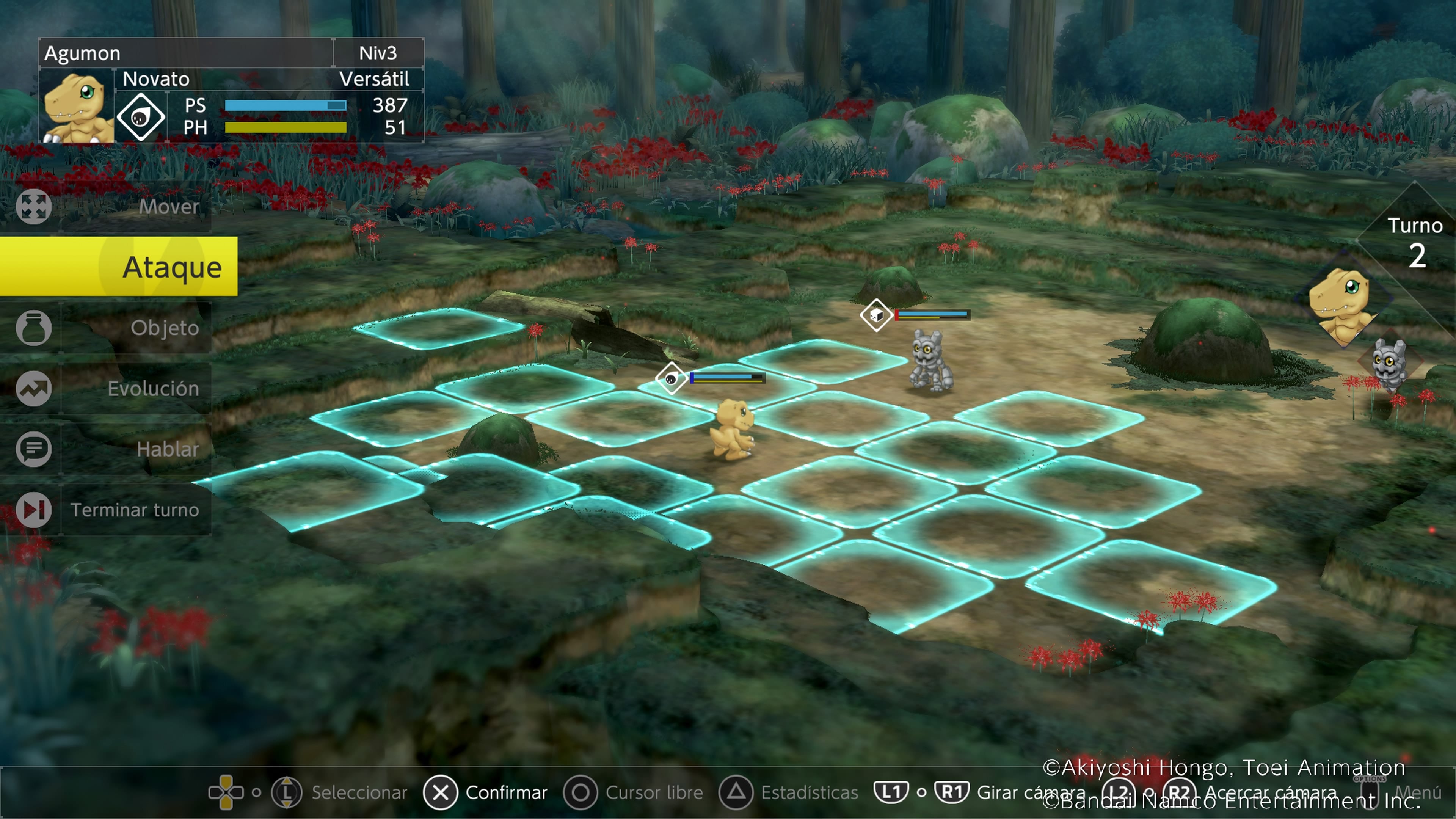This screenshot has height=819, width=1456.
Task: Click the enemy Gotsumon faction marker above its health bar
Action: pos(877,315)
